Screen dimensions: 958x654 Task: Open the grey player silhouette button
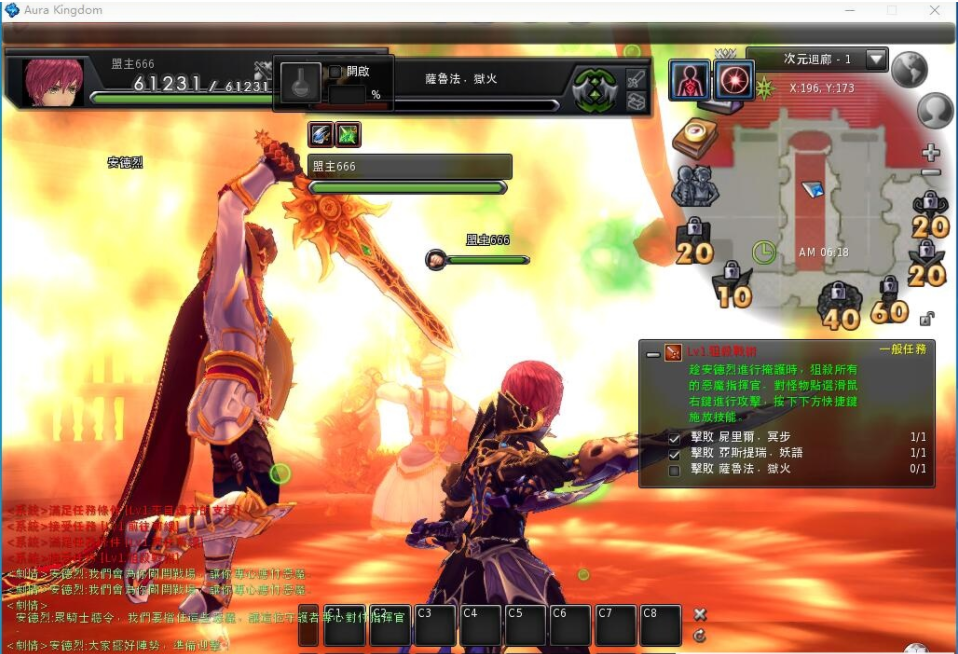click(x=934, y=110)
